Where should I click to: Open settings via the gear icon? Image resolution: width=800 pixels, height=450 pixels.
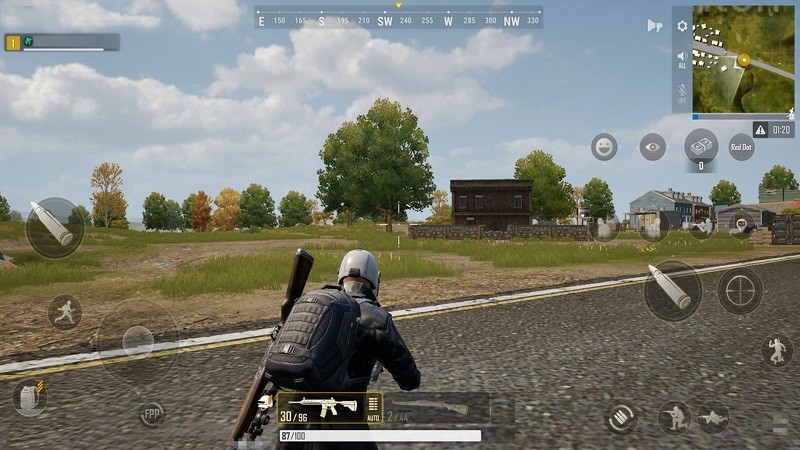[x=682, y=26]
